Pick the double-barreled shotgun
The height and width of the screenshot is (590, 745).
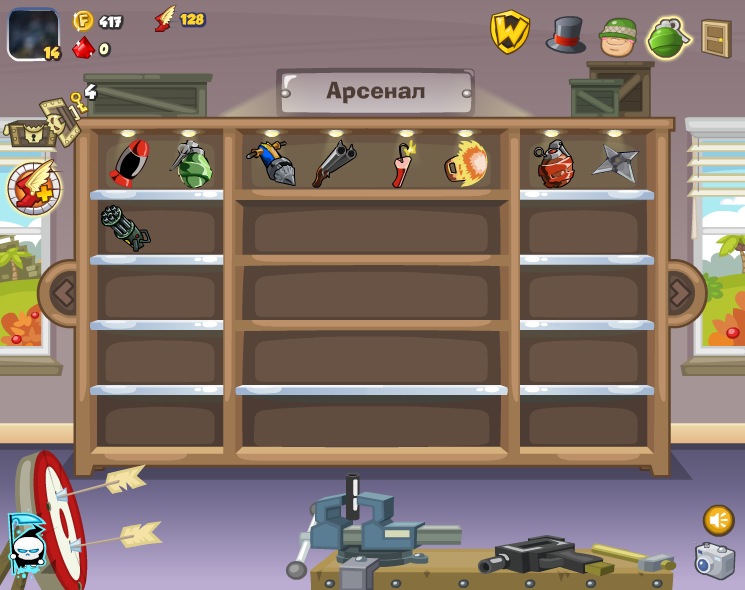pyautogui.click(x=334, y=163)
